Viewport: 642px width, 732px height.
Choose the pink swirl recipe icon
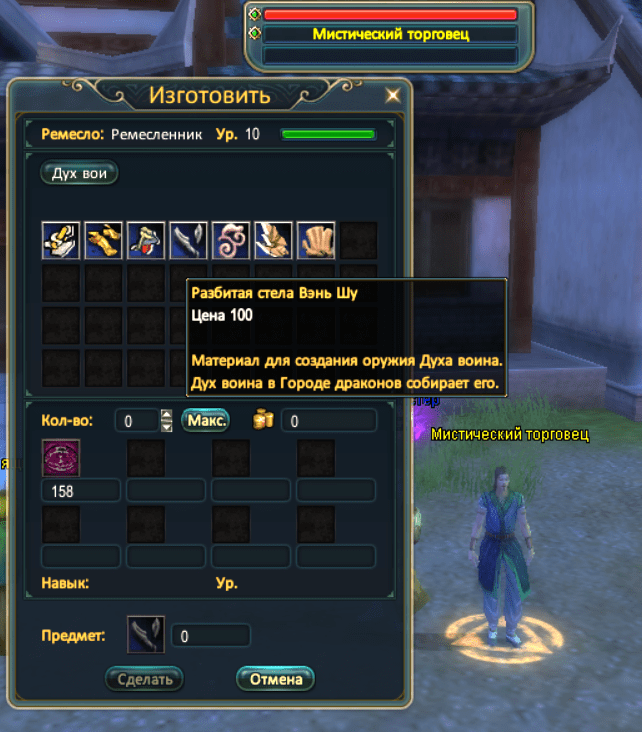click(231, 241)
